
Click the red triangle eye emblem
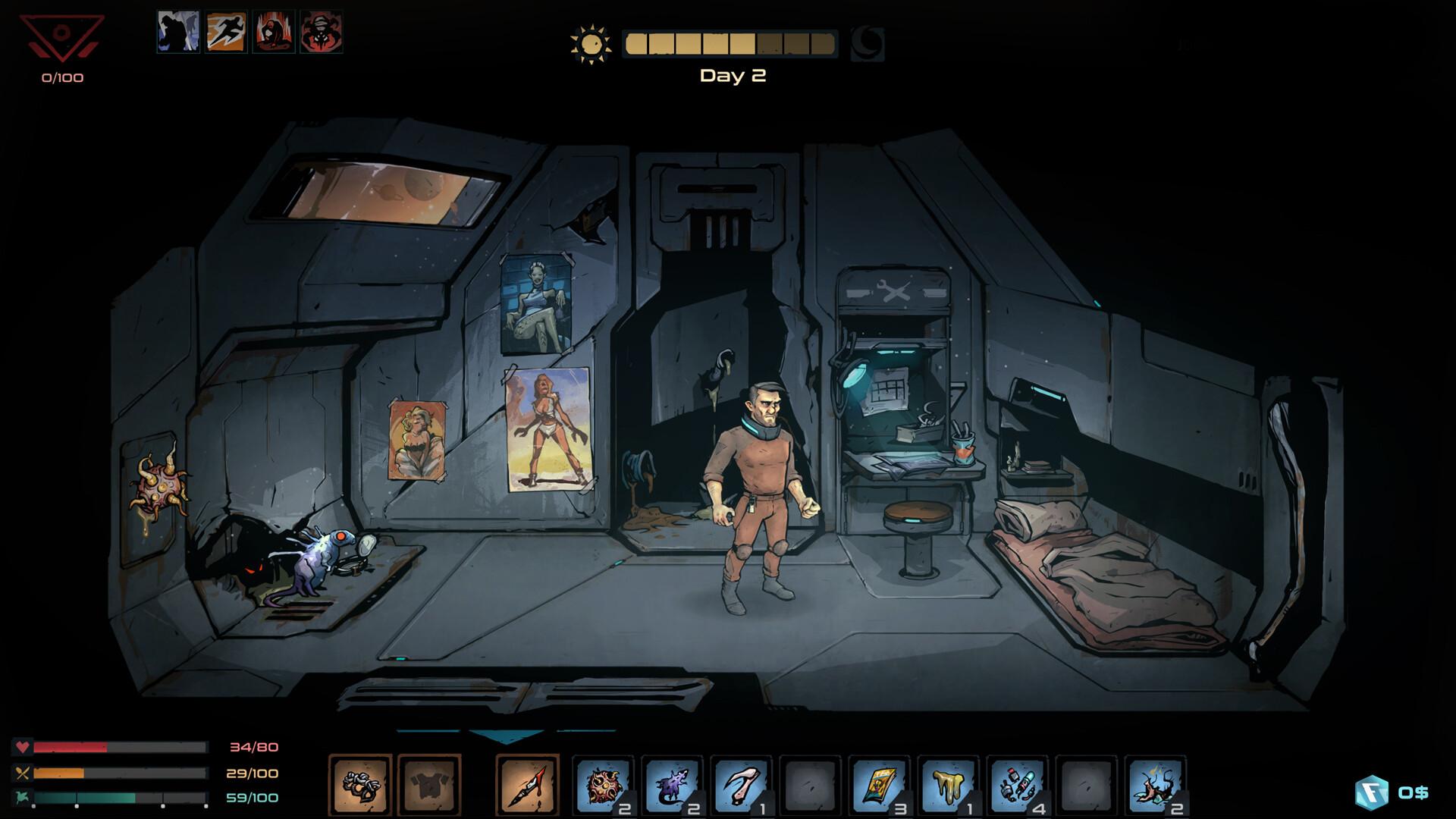click(x=62, y=38)
